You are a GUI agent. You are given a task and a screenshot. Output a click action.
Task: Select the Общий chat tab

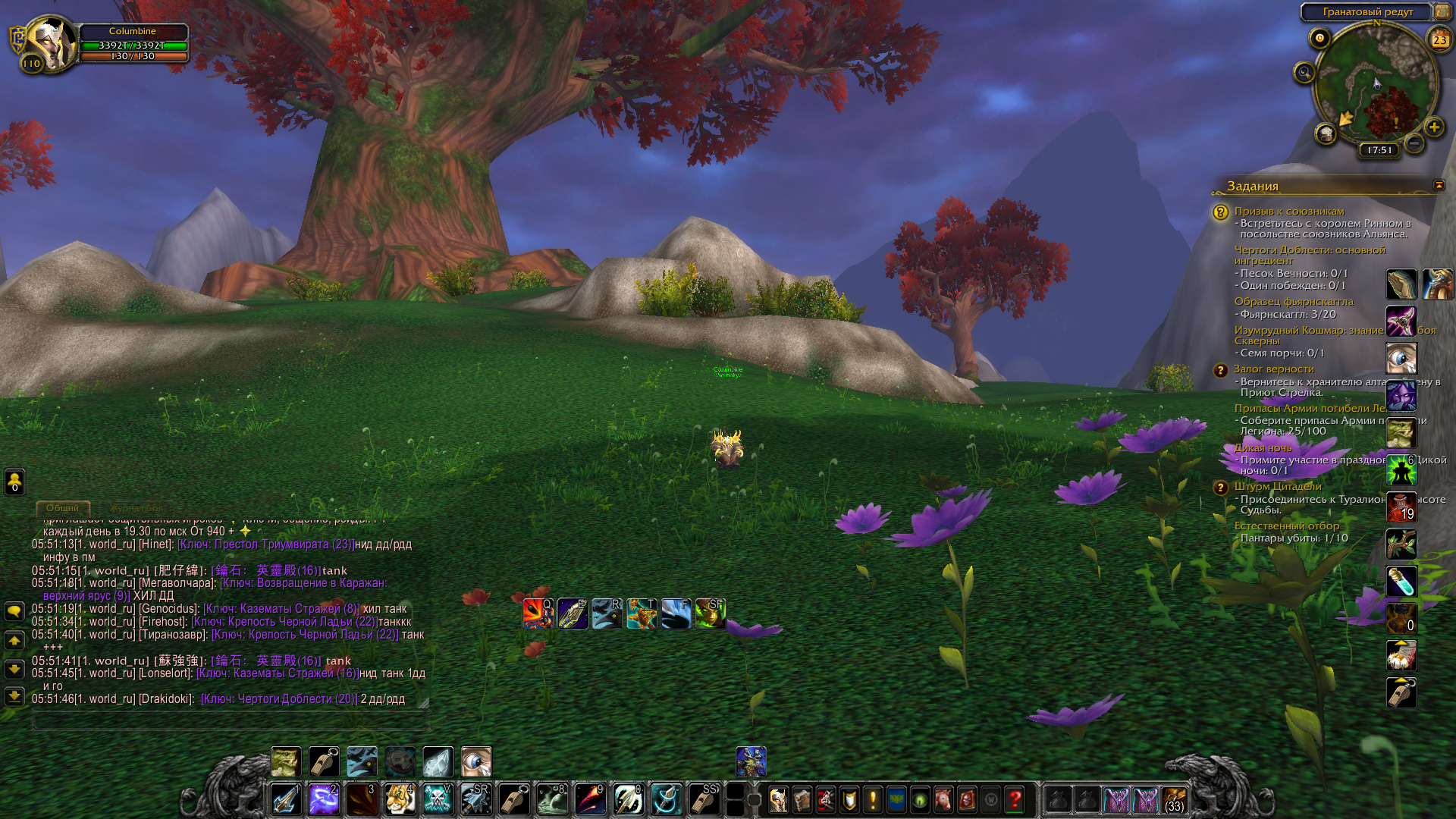point(62,508)
